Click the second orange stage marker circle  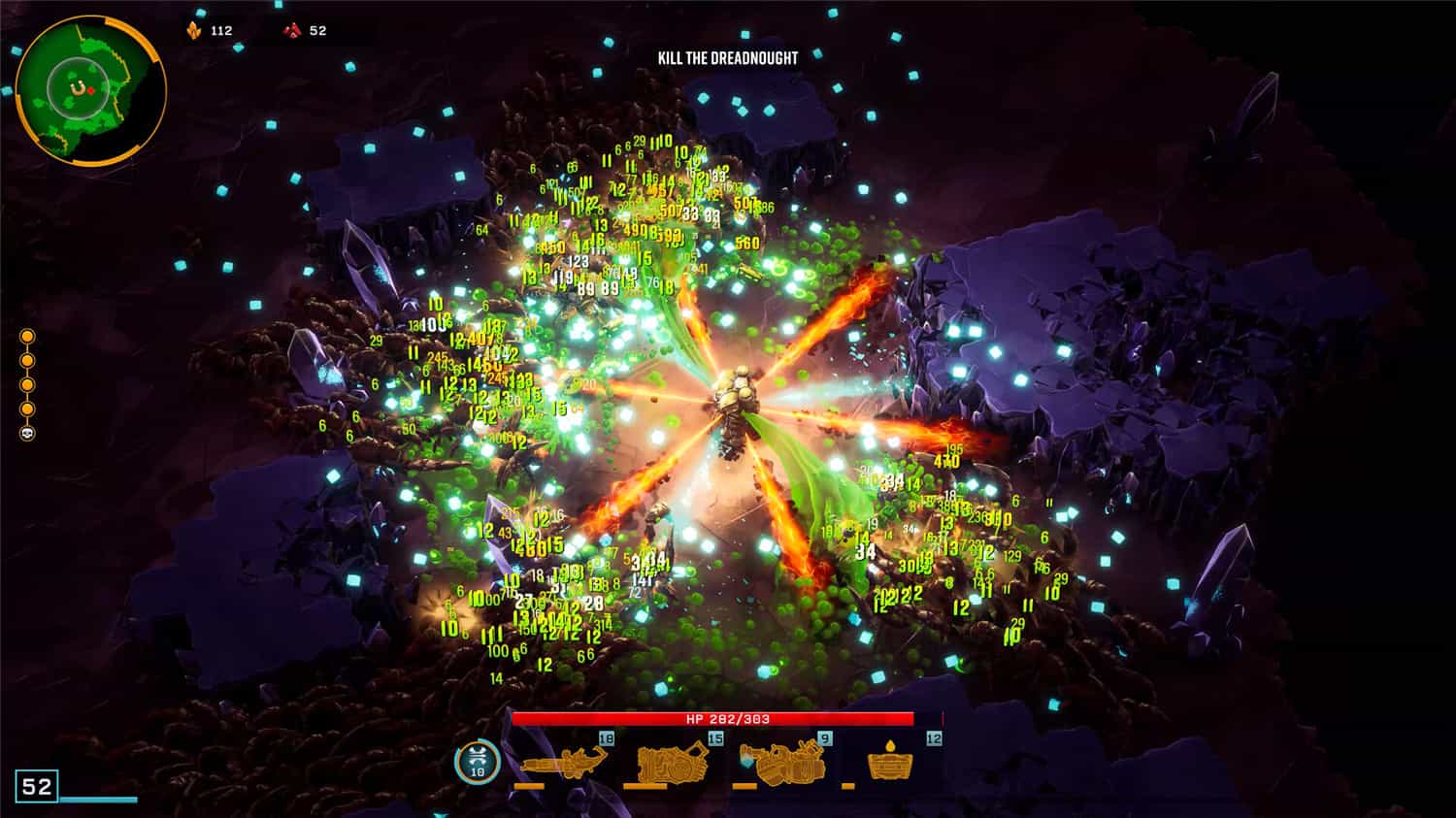point(27,360)
